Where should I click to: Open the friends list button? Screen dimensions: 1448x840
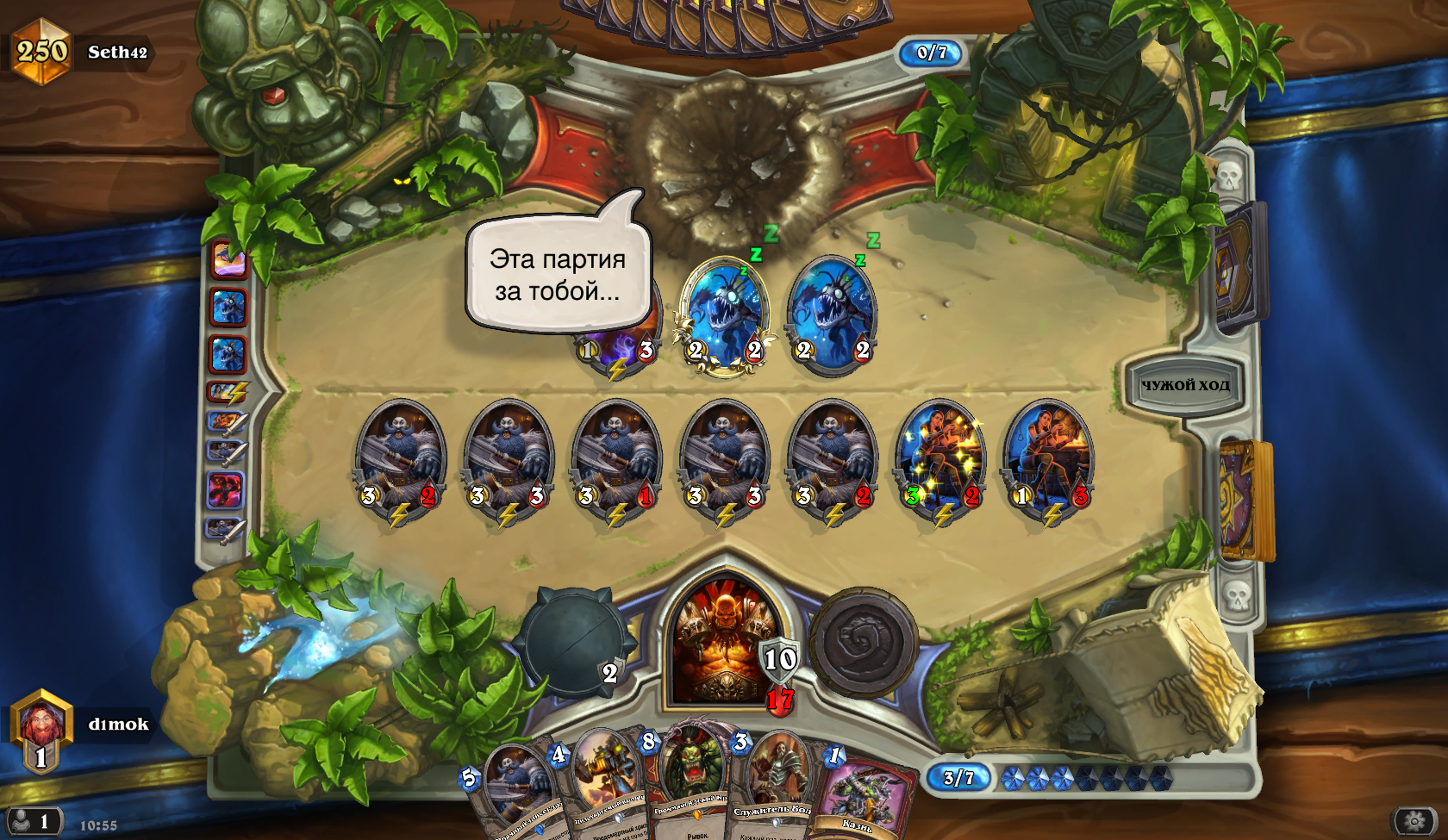coord(34,821)
